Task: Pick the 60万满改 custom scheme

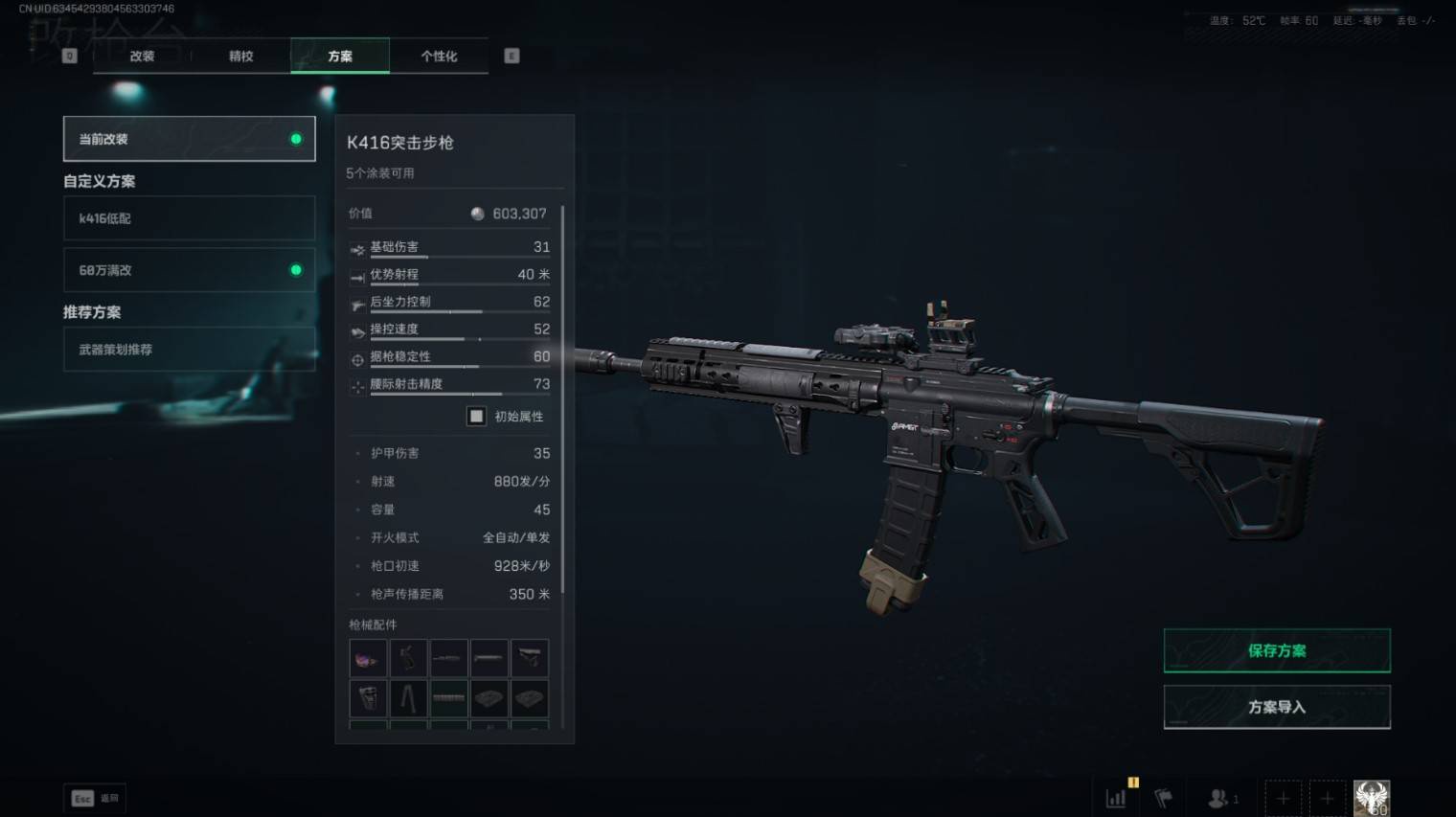Action: [189, 270]
